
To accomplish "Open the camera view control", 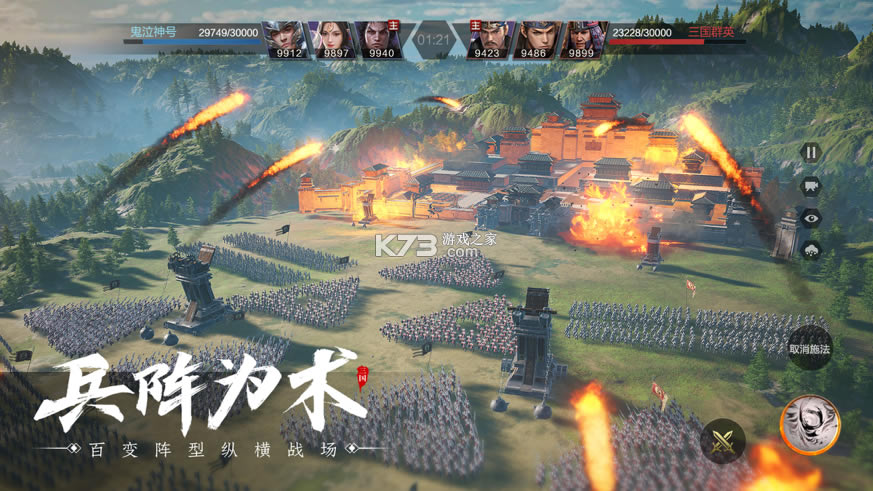I will pyautogui.click(x=811, y=185).
